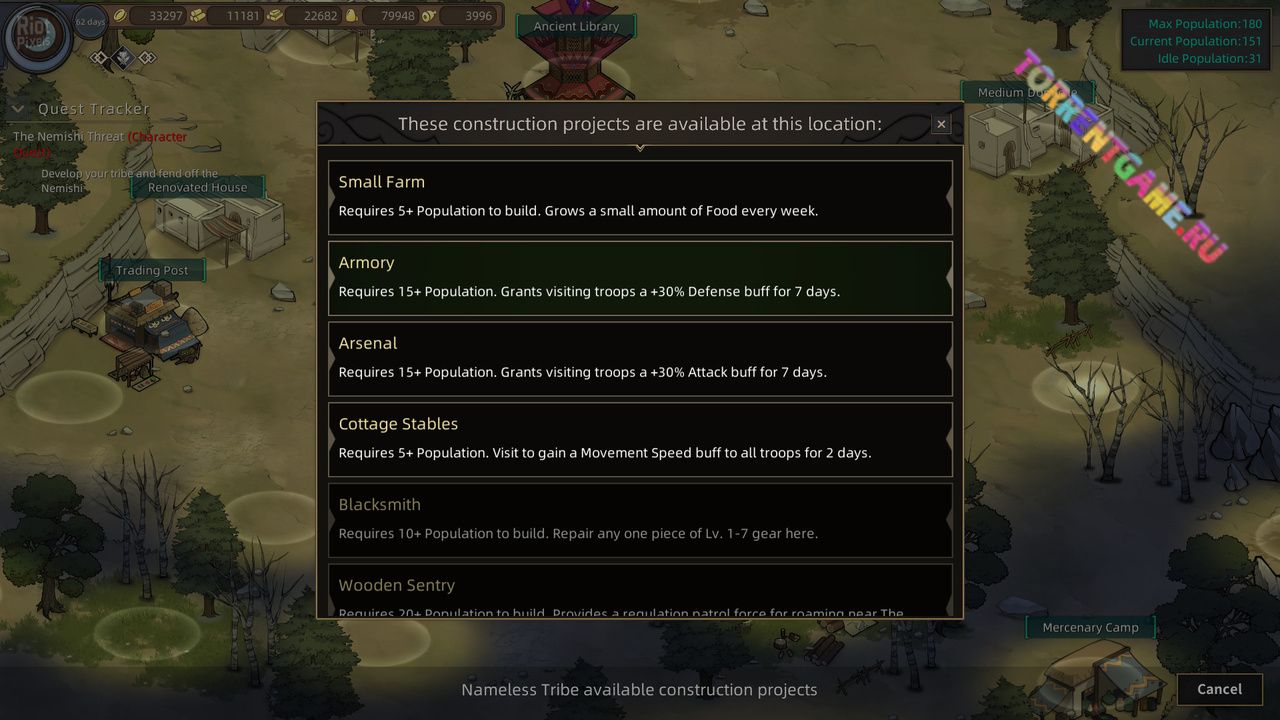This screenshot has height=720, width=1280.
Task: Pick the Arsenal building option
Action: click(x=640, y=358)
